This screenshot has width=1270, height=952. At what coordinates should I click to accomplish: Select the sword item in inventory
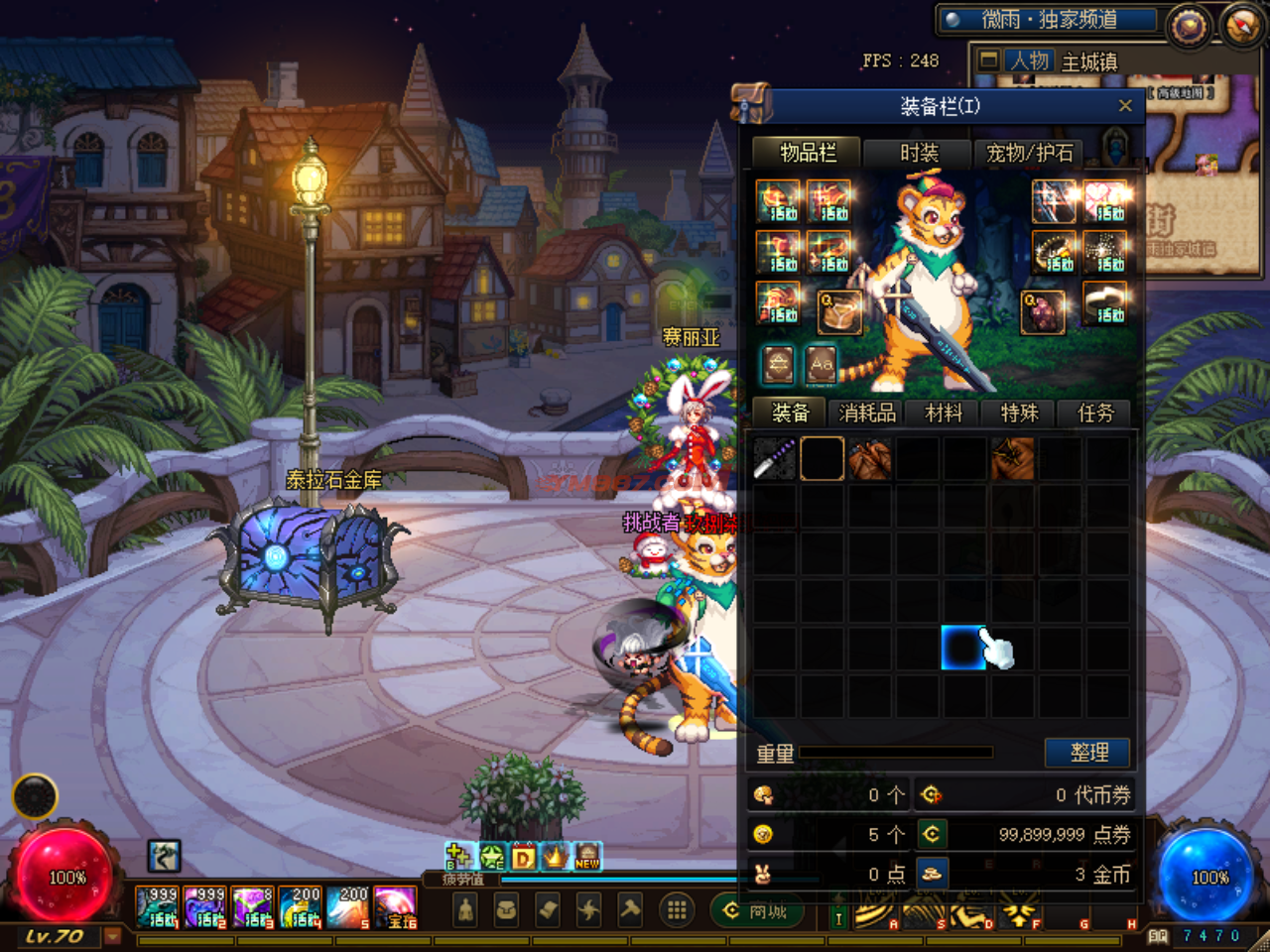[774, 459]
